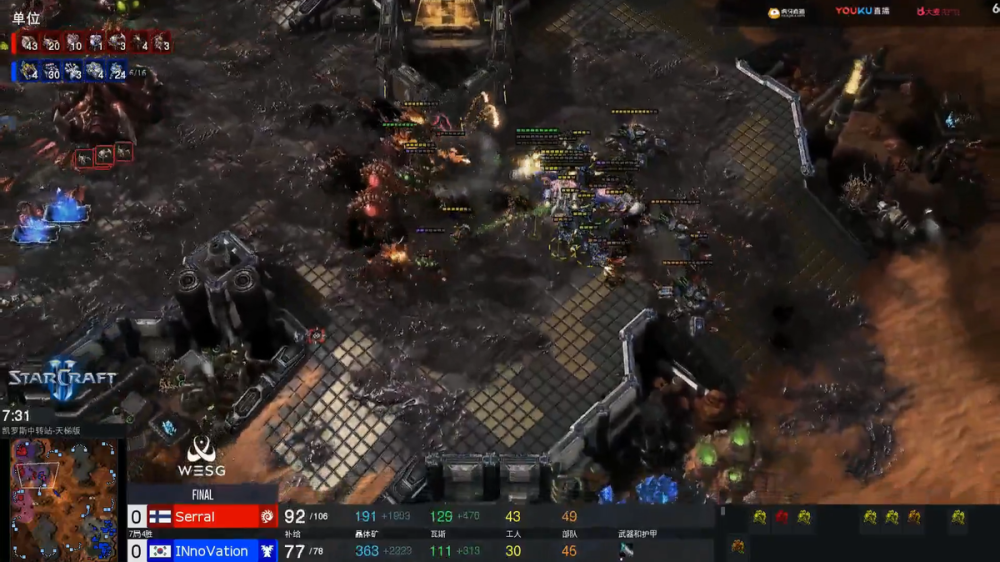Choose the blue unit icon showing 24
The image size is (1000, 562).
pos(117,72)
